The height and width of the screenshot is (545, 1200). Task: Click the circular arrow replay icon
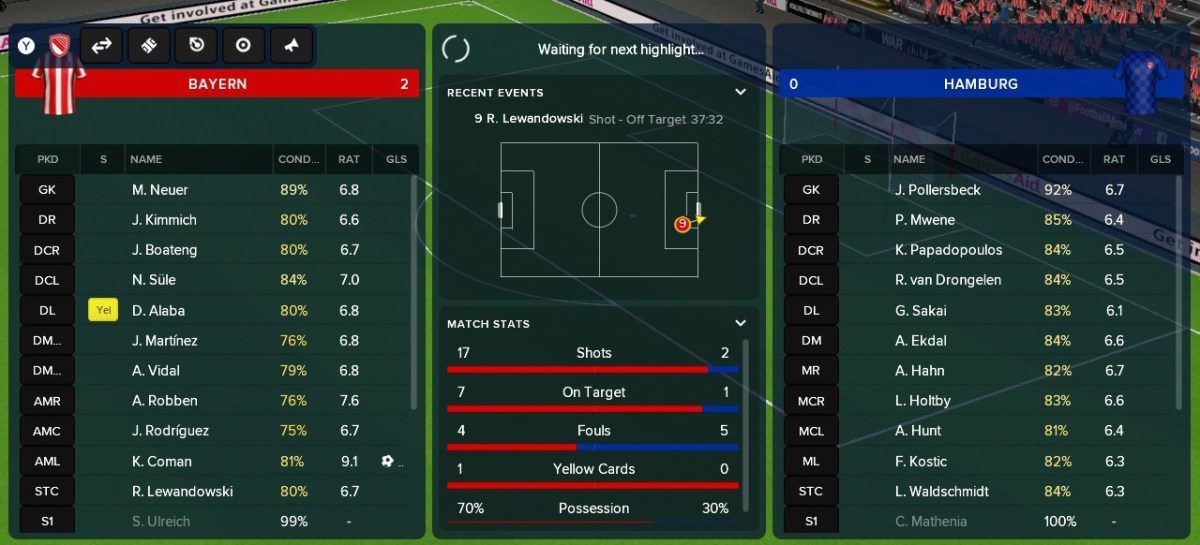pos(196,45)
